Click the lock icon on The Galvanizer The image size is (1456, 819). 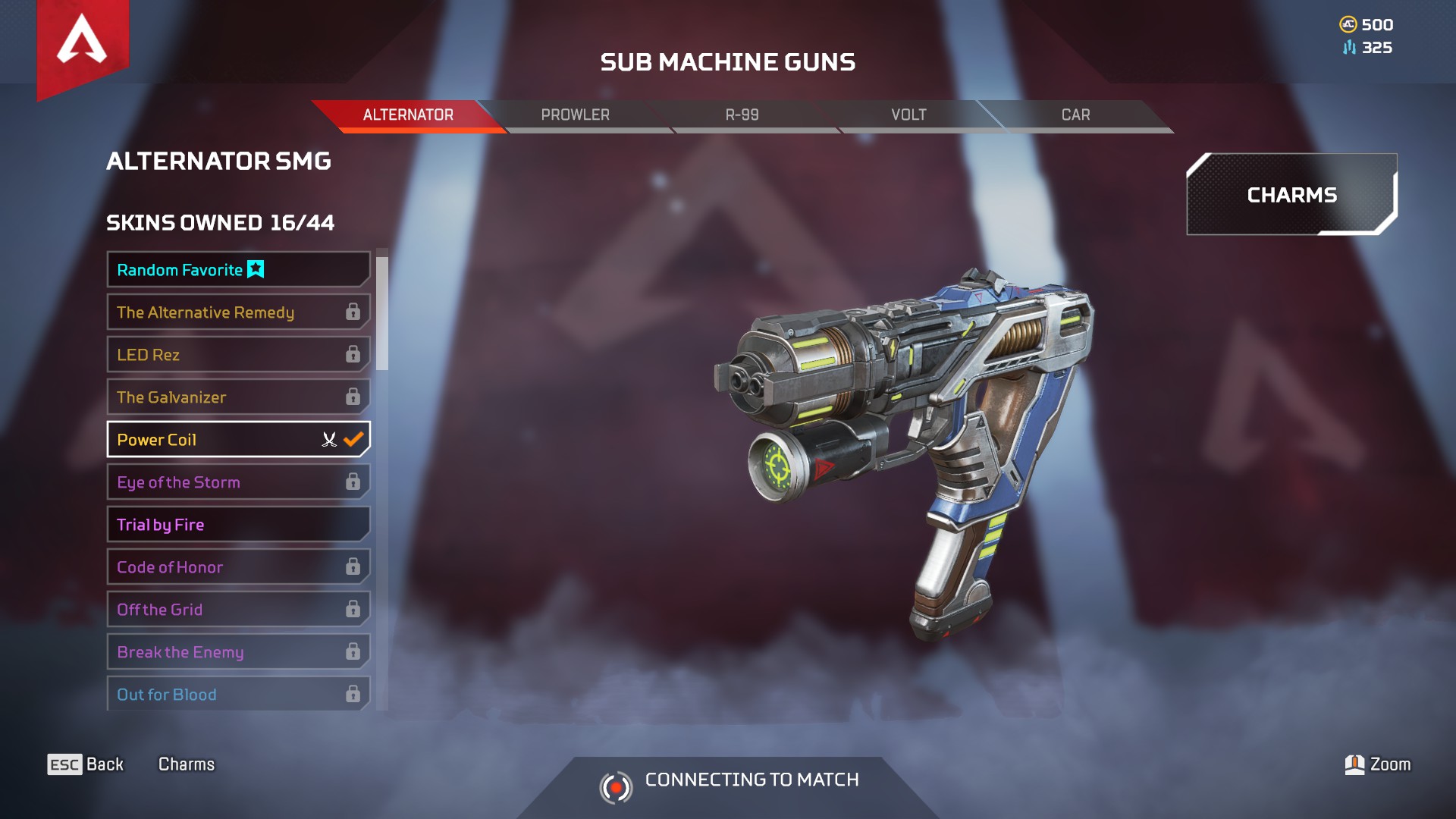[352, 397]
